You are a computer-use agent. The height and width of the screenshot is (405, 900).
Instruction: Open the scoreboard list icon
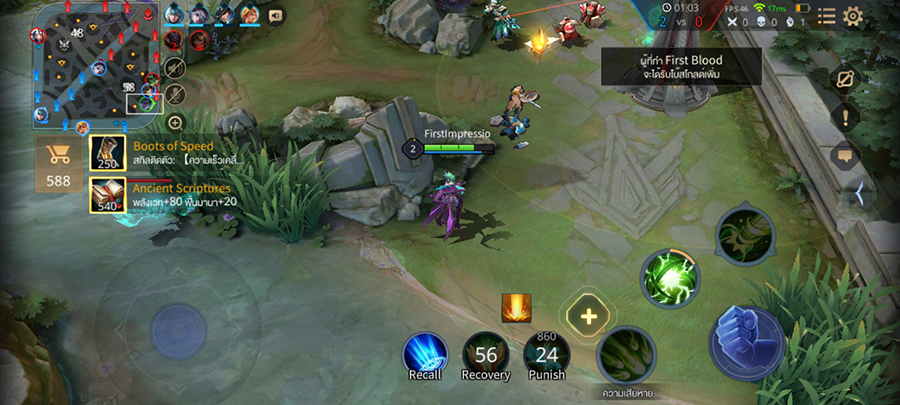826,16
